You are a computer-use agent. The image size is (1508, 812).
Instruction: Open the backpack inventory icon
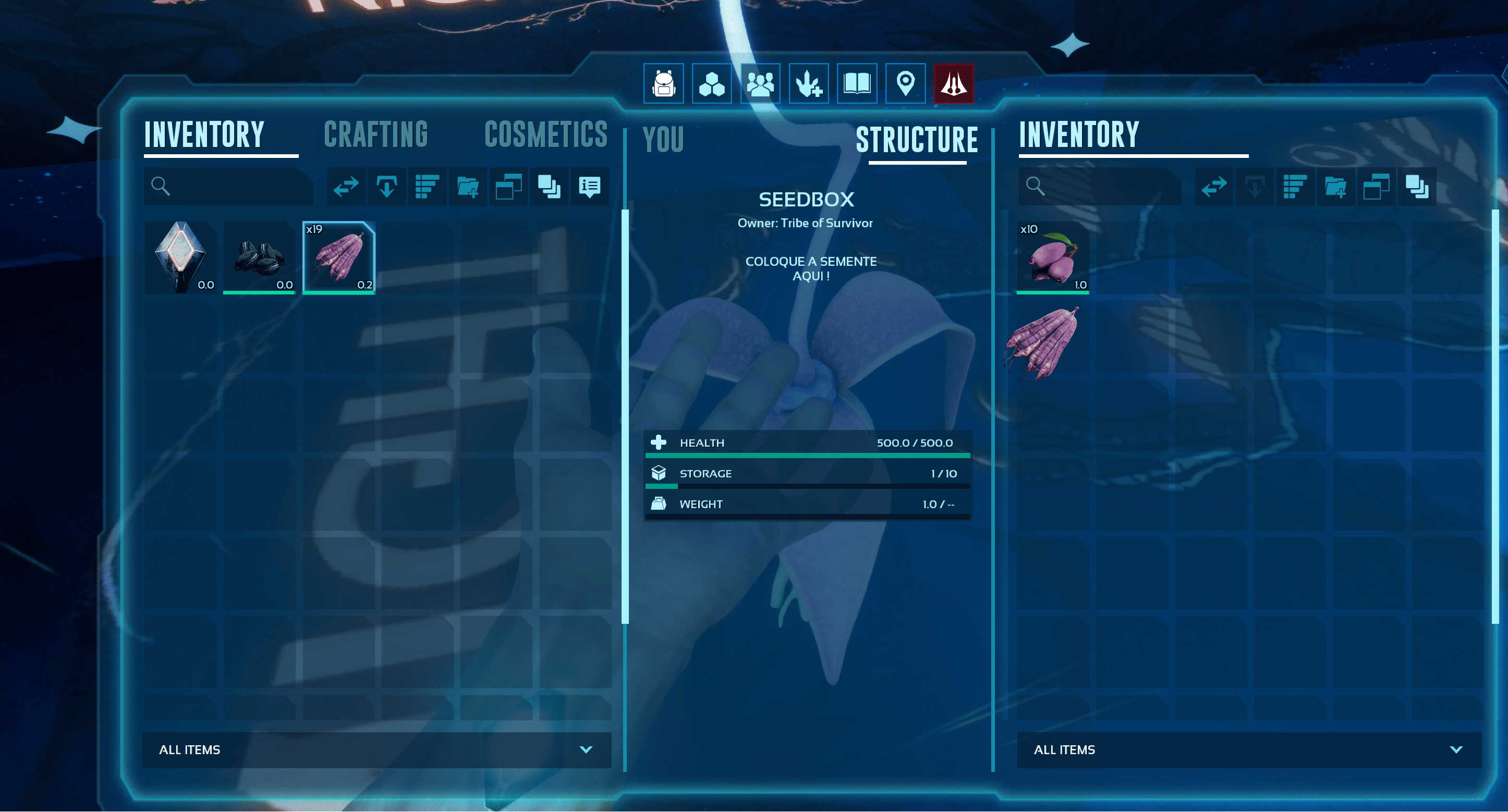point(663,84)
